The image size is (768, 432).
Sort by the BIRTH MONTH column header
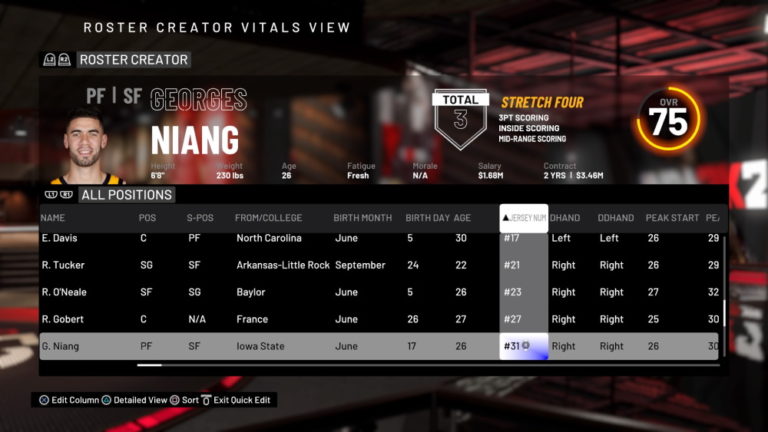pyautogui.click(x=364, y=218)
